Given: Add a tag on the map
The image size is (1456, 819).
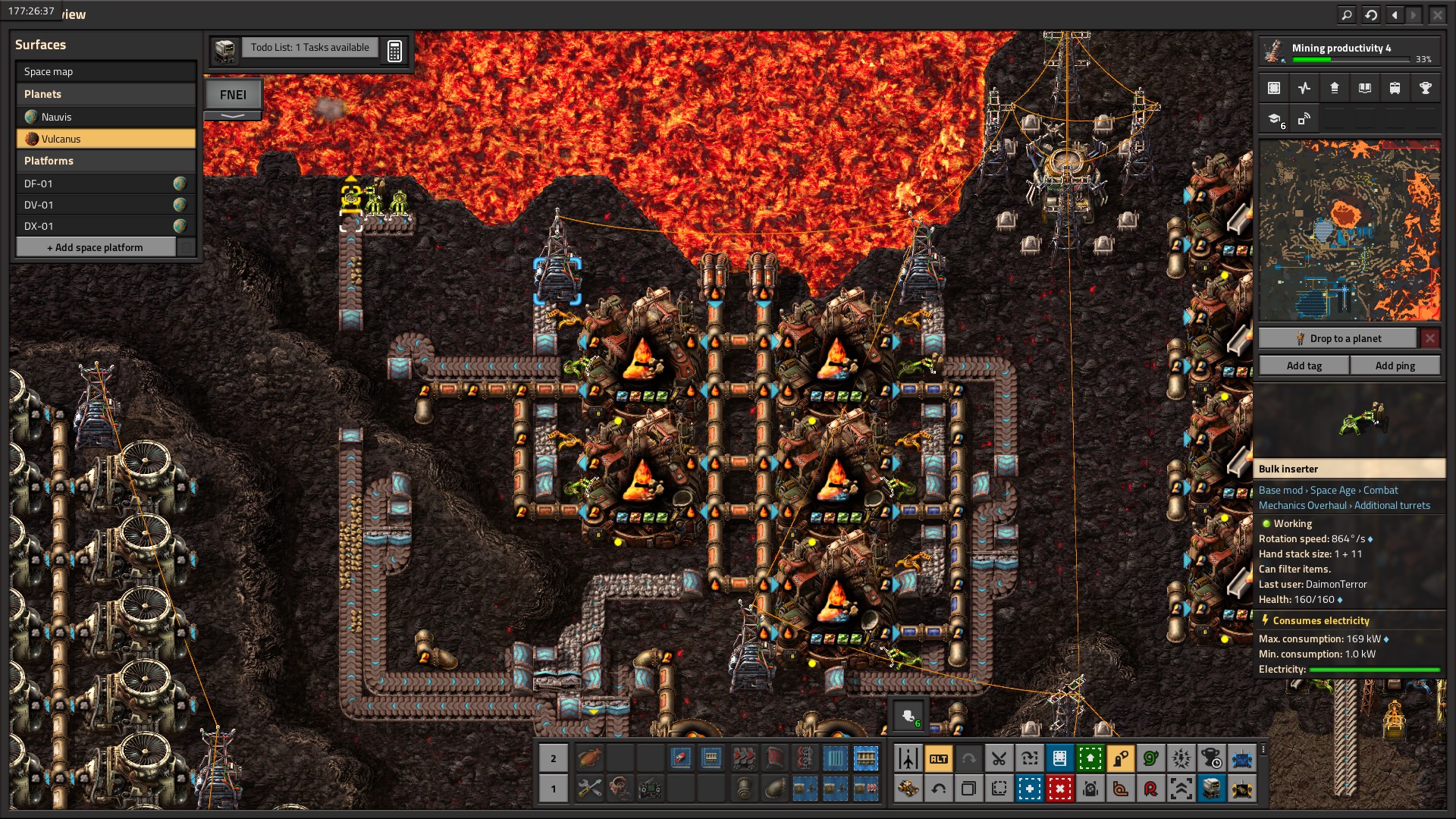Looking at the screenshot, I should pyautogui.click(x=1304, y=366).
